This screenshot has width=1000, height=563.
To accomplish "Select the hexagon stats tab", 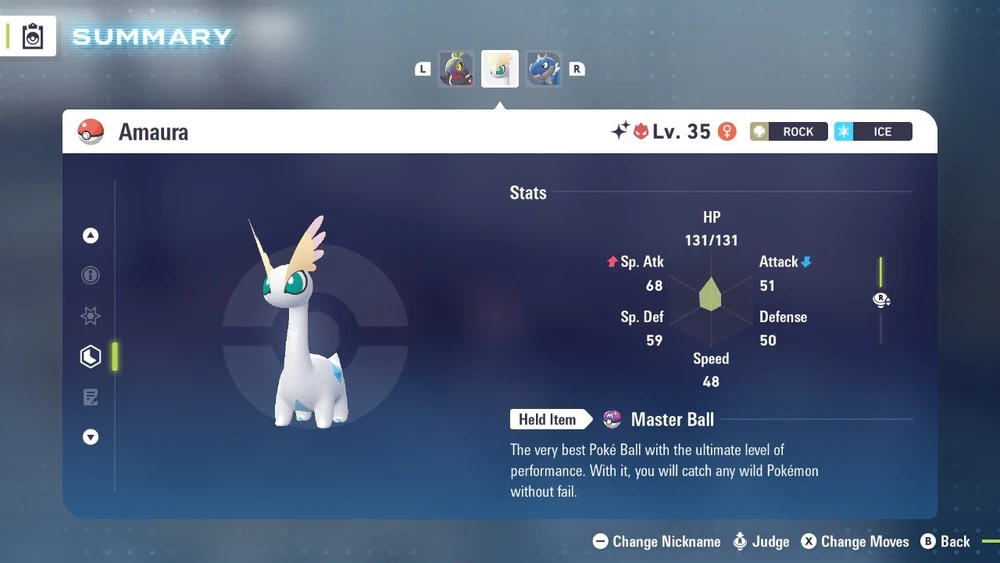I will tap(91, 357).
